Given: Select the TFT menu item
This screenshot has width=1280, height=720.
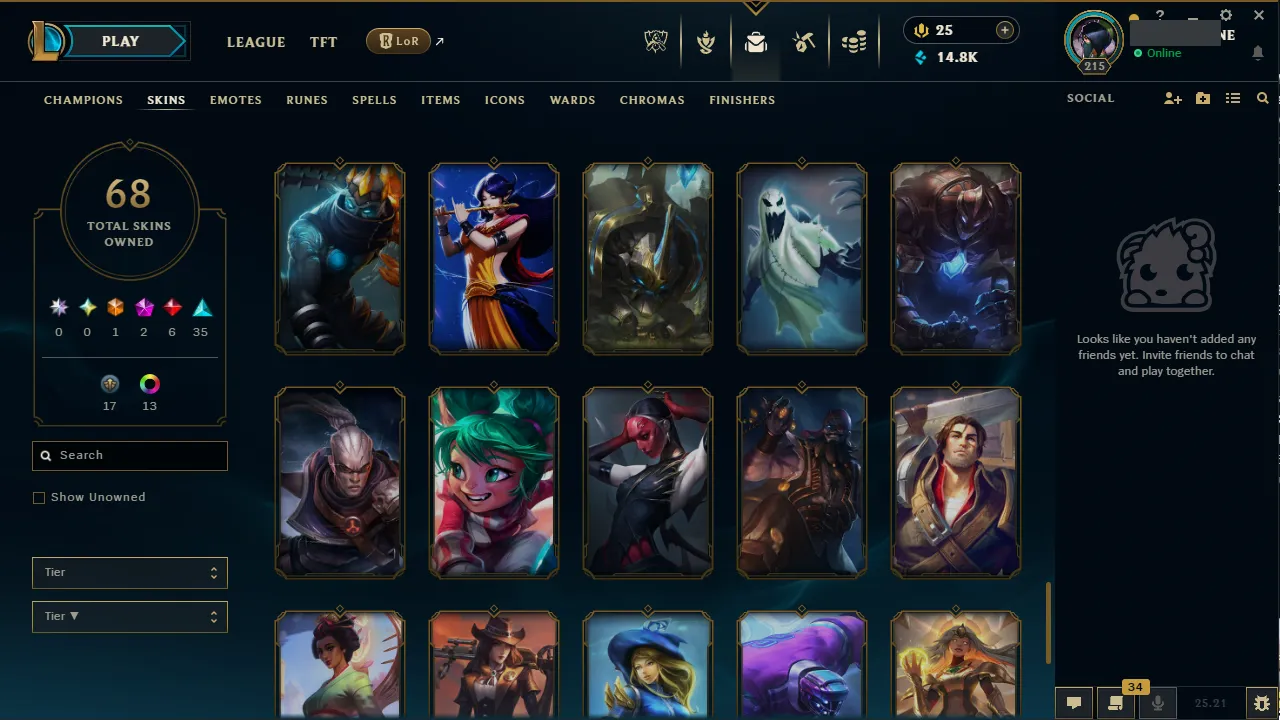Looking at the screenshot, I should pyautogui.click(x=323, y=42).
